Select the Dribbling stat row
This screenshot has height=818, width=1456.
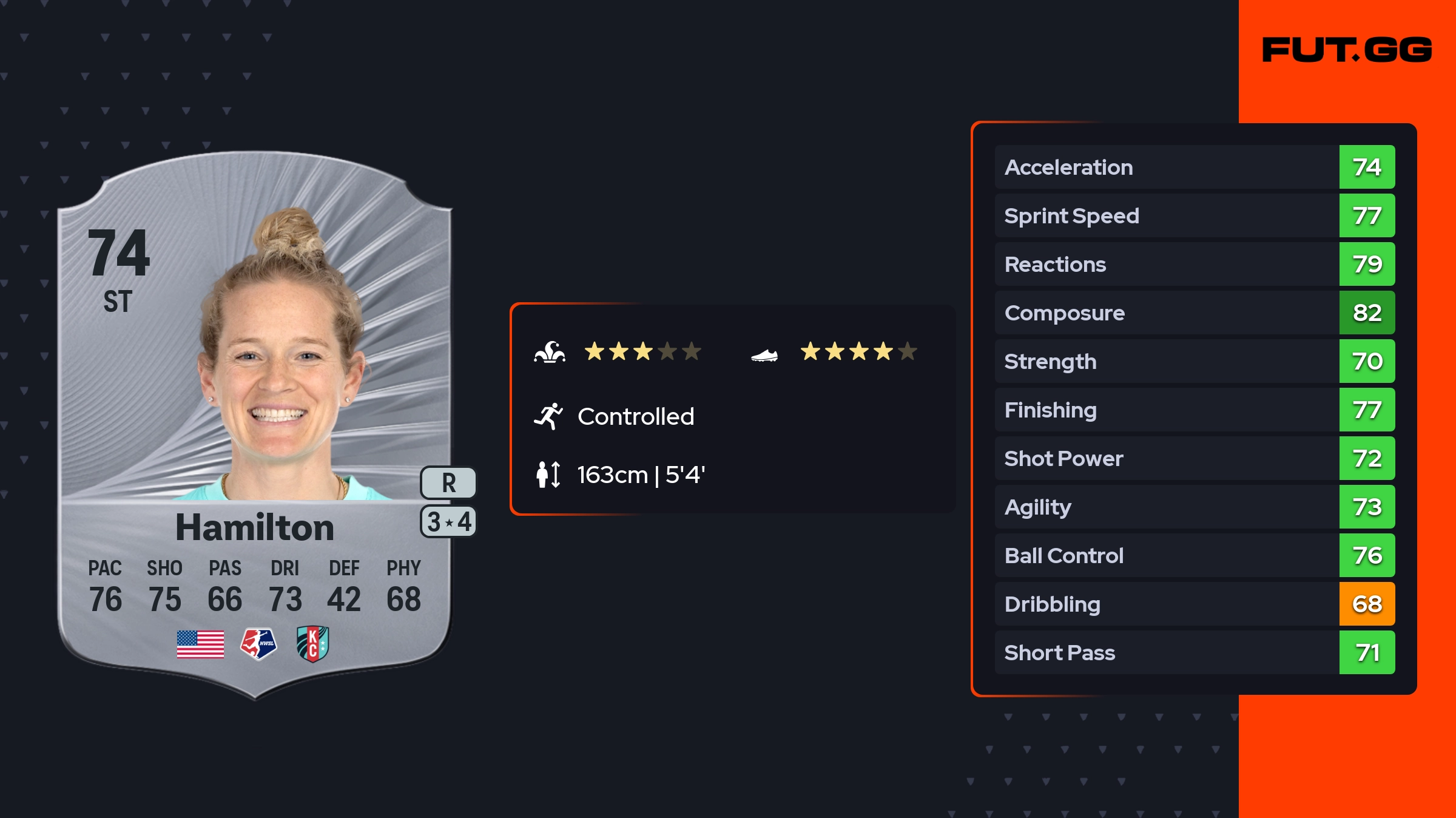[1194, 604]
